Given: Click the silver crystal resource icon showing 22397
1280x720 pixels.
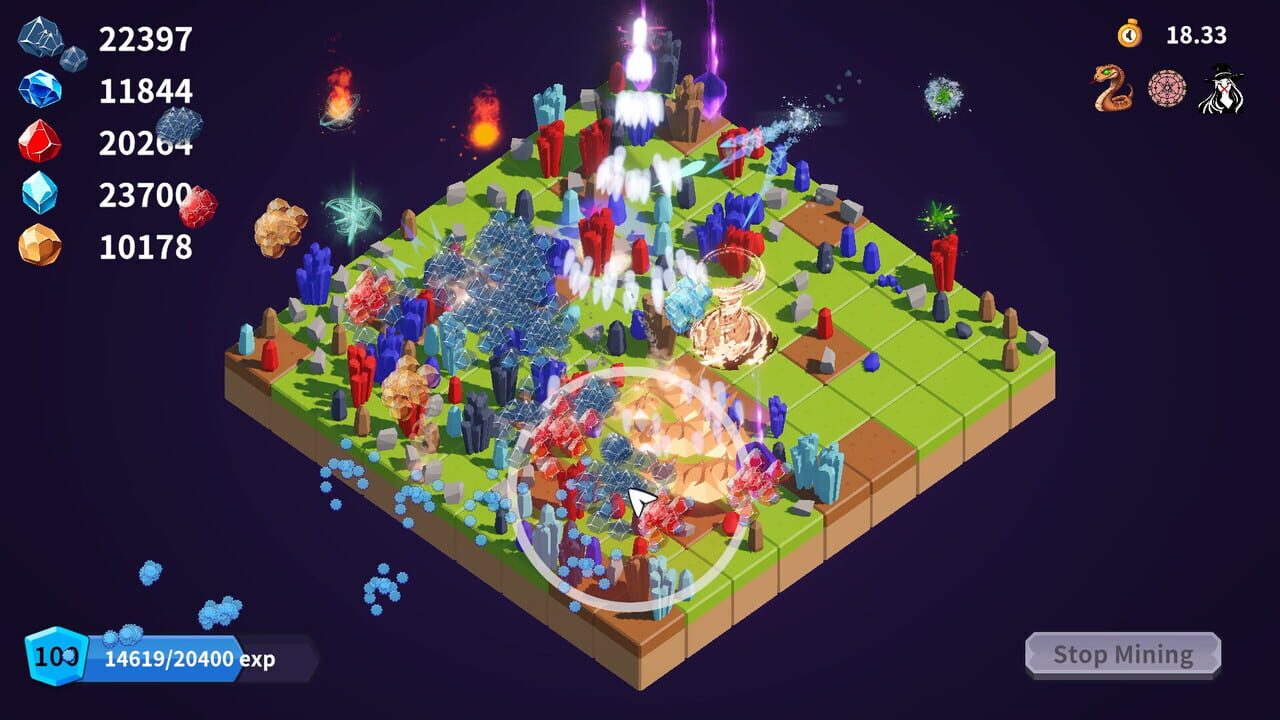Looking at the screenshot, I should point(40,40).
